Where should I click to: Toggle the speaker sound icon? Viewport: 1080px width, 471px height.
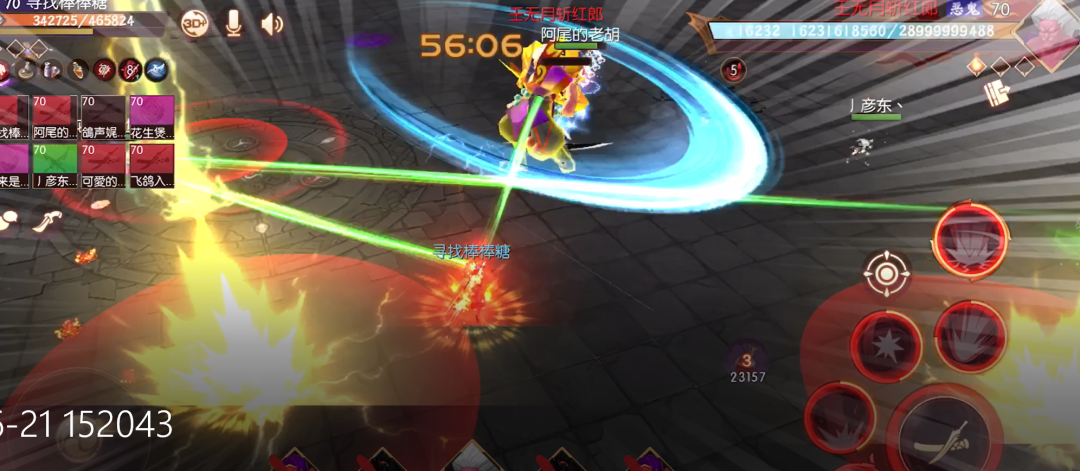tap(272, 23)
